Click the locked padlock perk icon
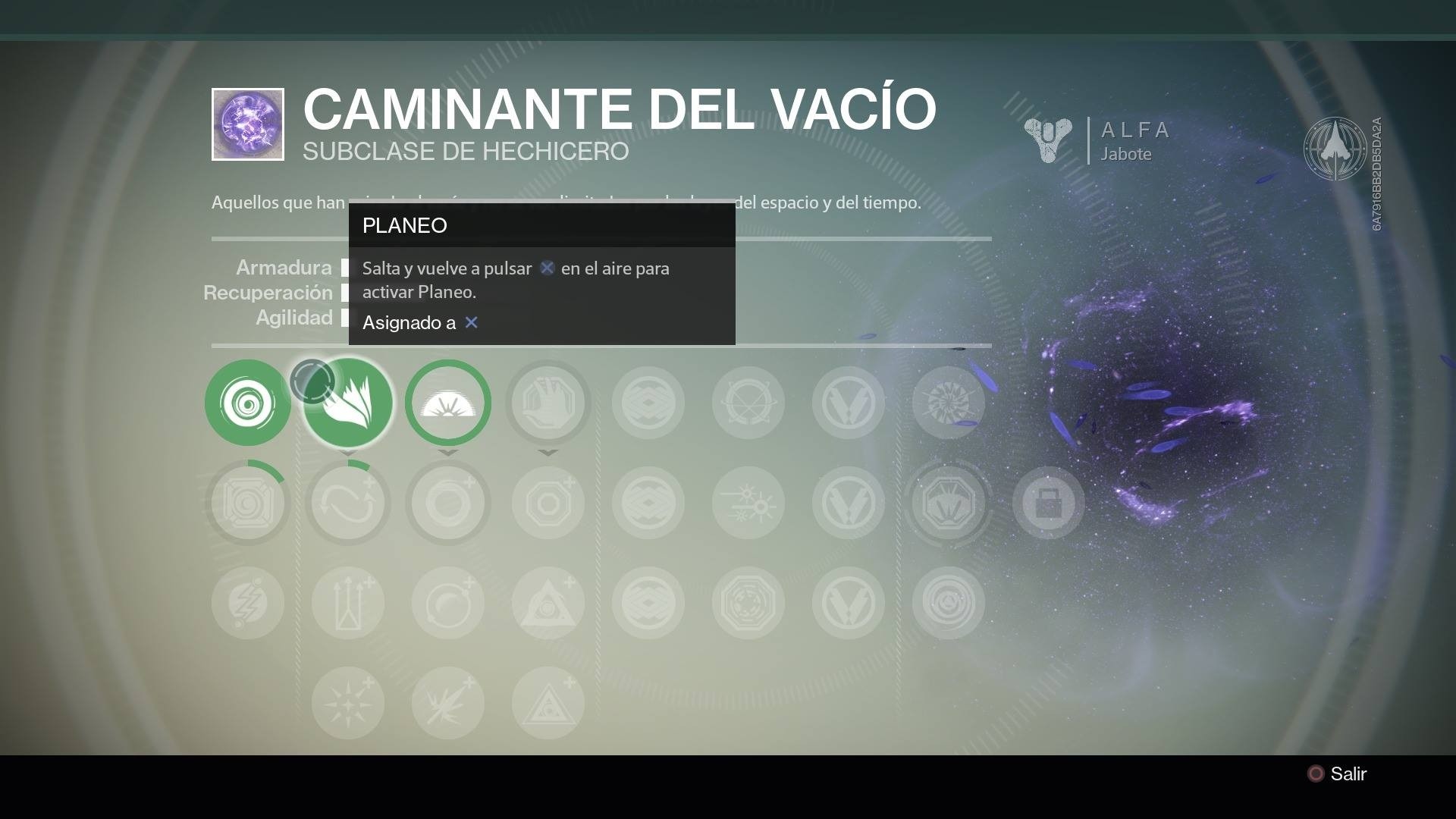The width and height of the screenshot is (1456, 819). pyautogui.click(x=1049, y=503)
